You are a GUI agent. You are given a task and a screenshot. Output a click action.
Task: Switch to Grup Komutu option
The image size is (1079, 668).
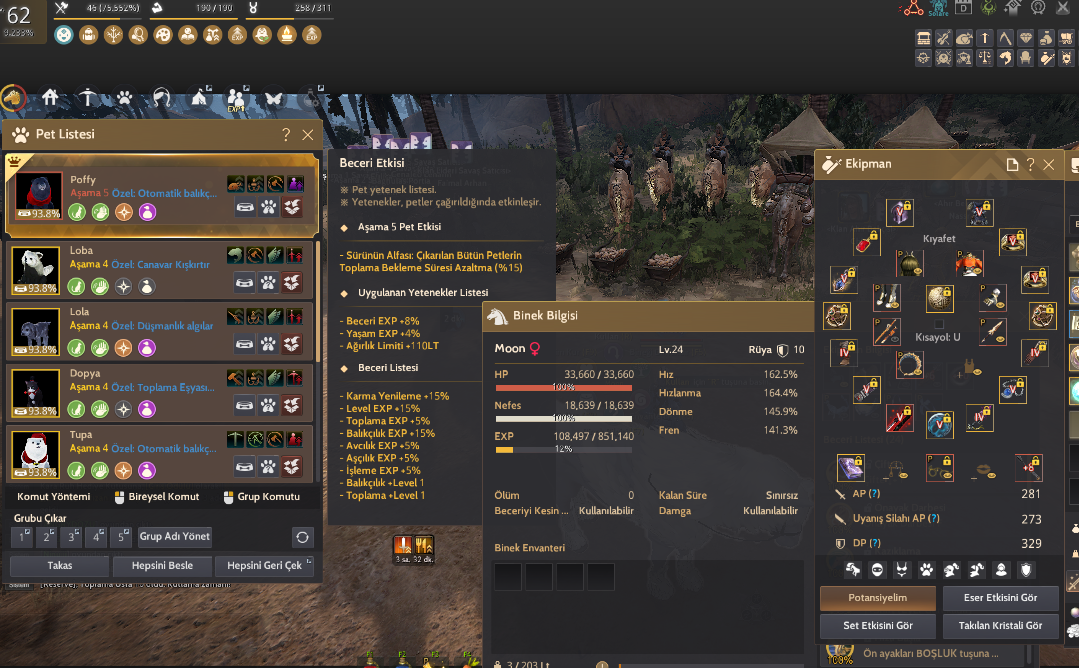pos(260,496)
